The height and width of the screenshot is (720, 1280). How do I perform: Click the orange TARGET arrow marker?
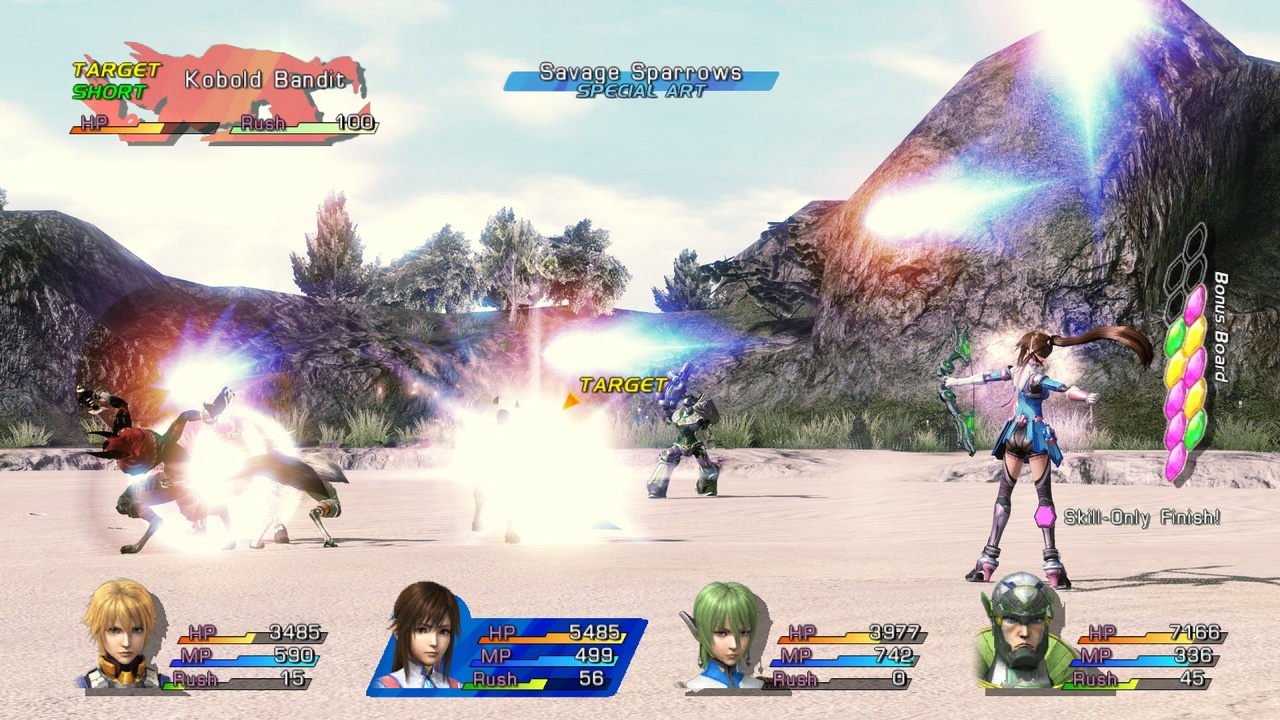click(573, 399)
